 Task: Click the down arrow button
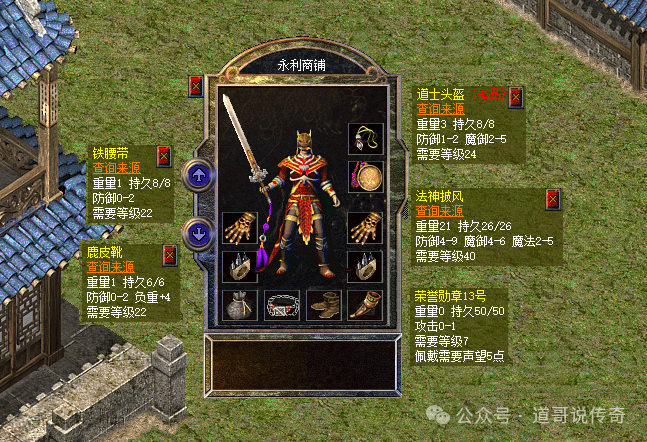pyautogui.click(x=199, y=233)
